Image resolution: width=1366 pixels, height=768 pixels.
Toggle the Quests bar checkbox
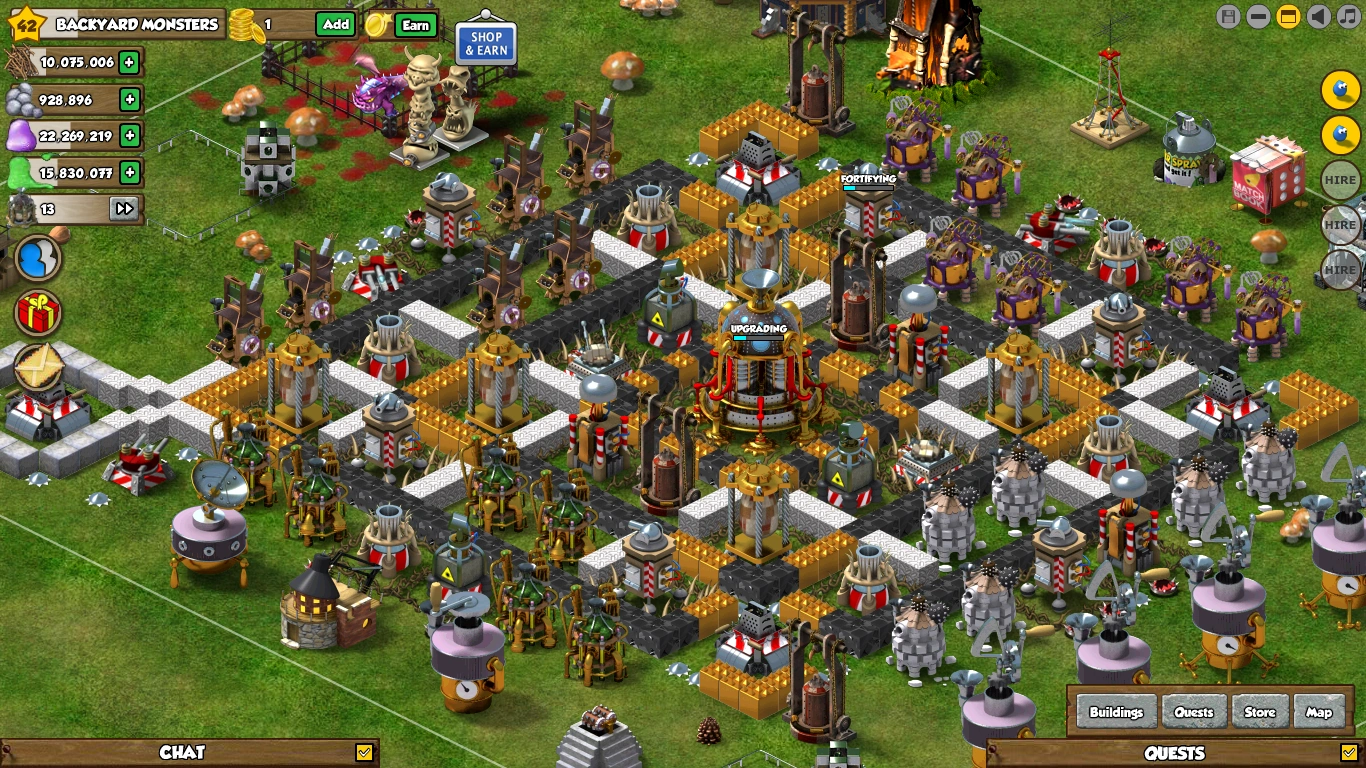1349,752
